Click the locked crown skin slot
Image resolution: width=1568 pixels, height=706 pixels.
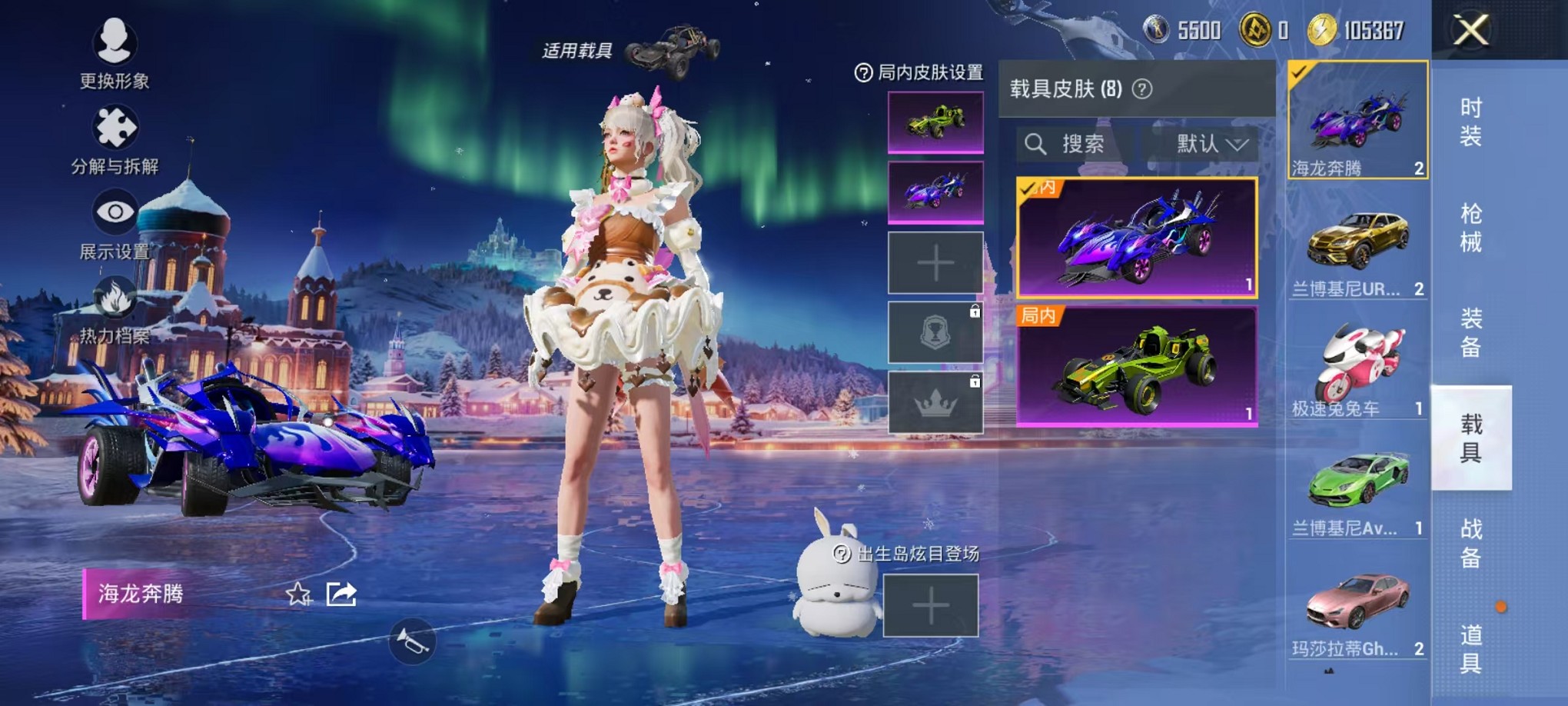click(x=934, y=404)
